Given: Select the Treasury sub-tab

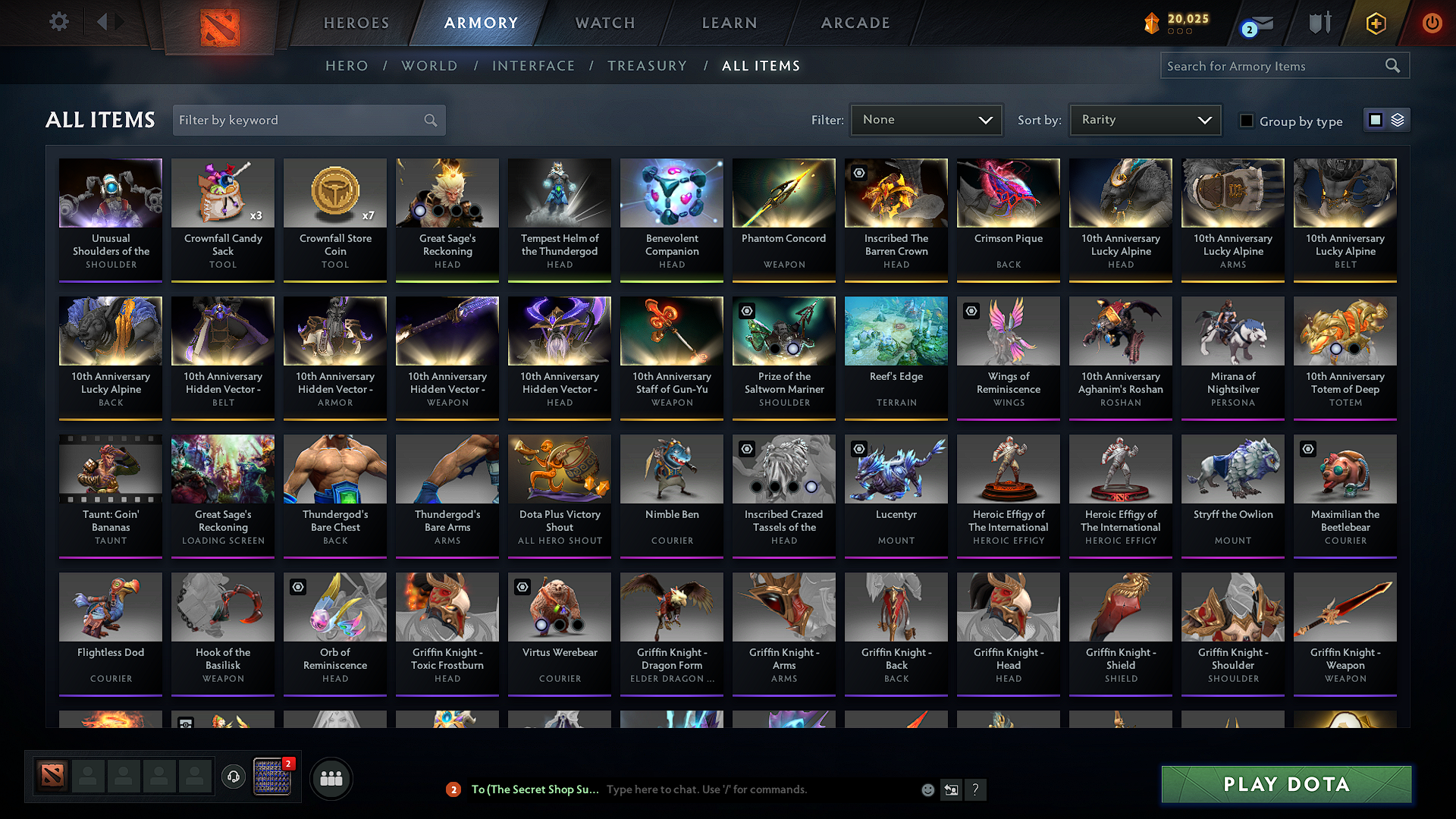Looking at the screenshot, I should (647, 66).
